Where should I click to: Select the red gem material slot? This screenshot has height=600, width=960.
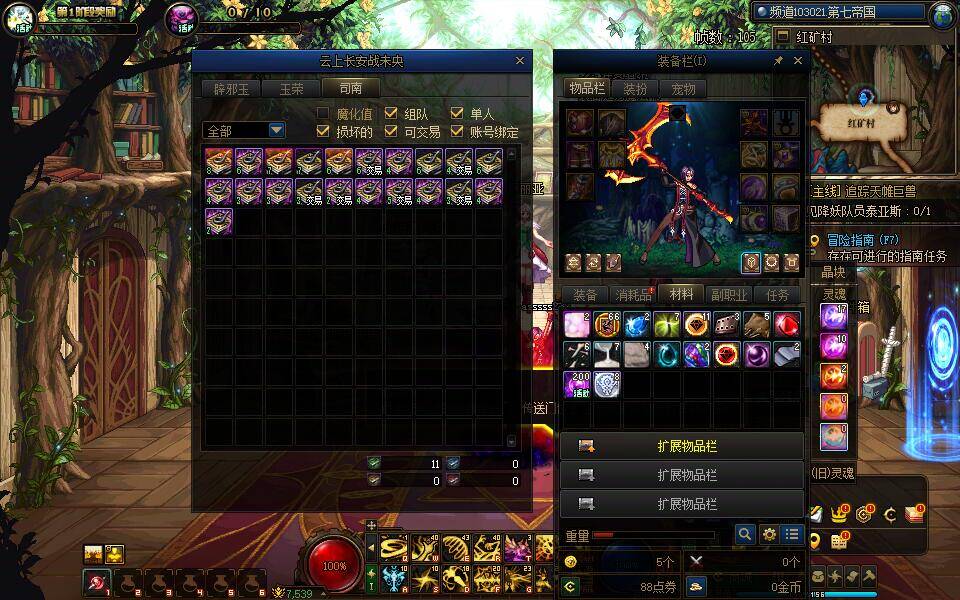pyautogui.click(x=787, y=325)
